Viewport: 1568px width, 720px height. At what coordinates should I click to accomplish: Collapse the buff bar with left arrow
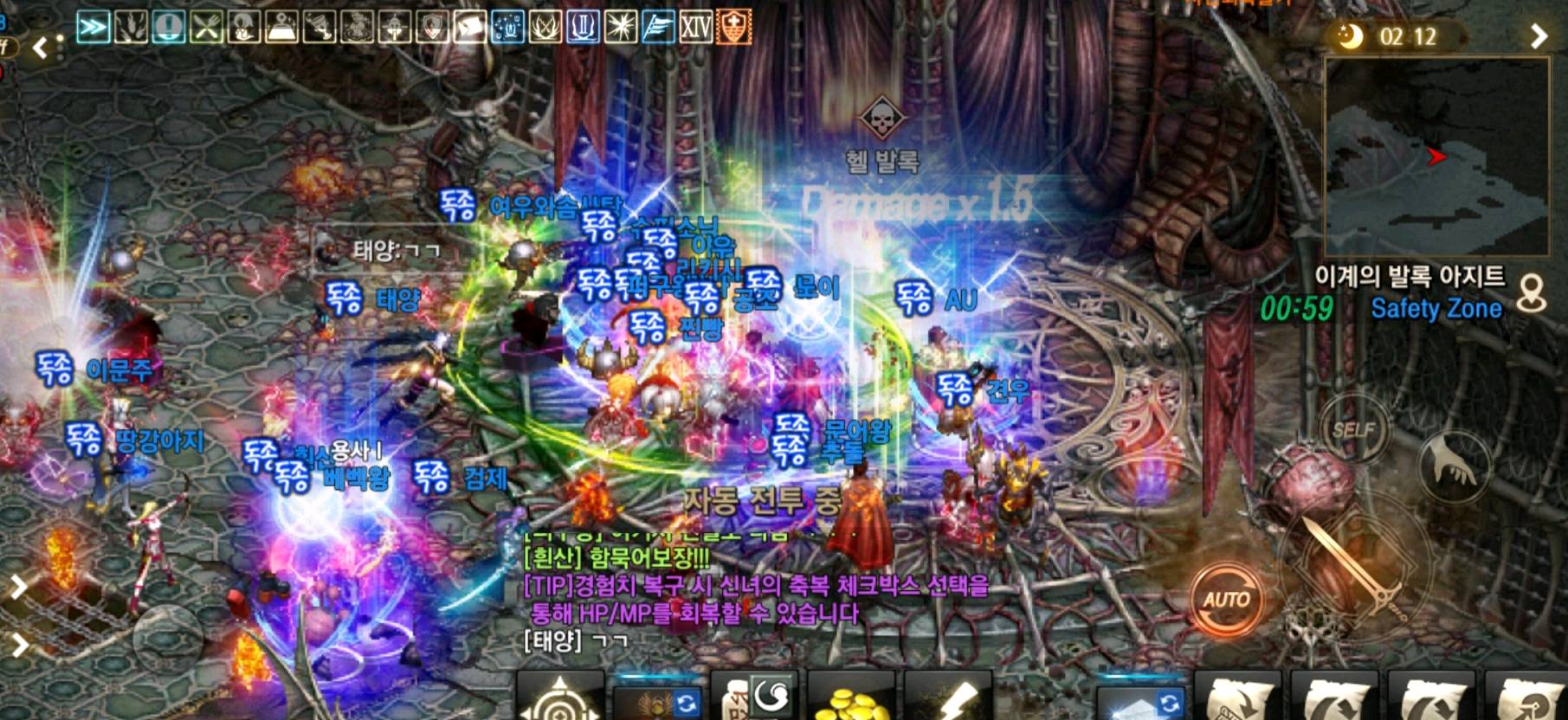tap(40, 48)
